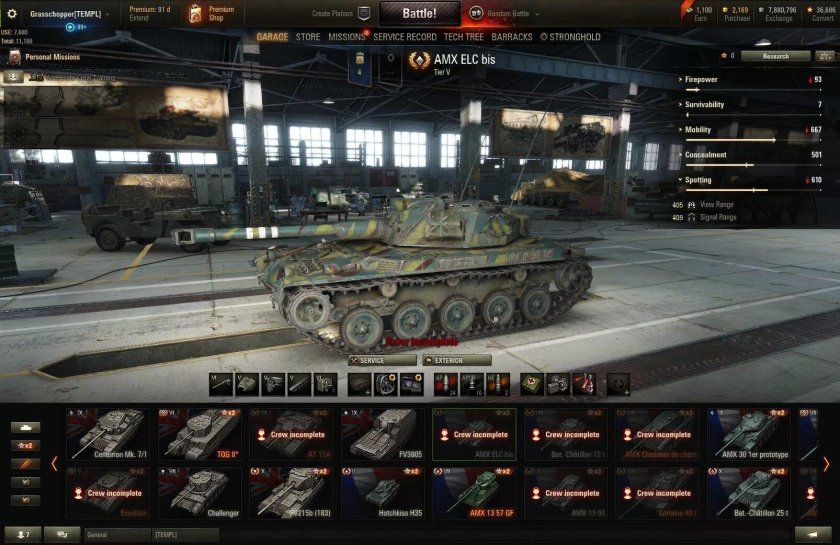Viewport: 840px width, 545px height.
Task: Open the Barracks tab
Action: tap(512, 37)
